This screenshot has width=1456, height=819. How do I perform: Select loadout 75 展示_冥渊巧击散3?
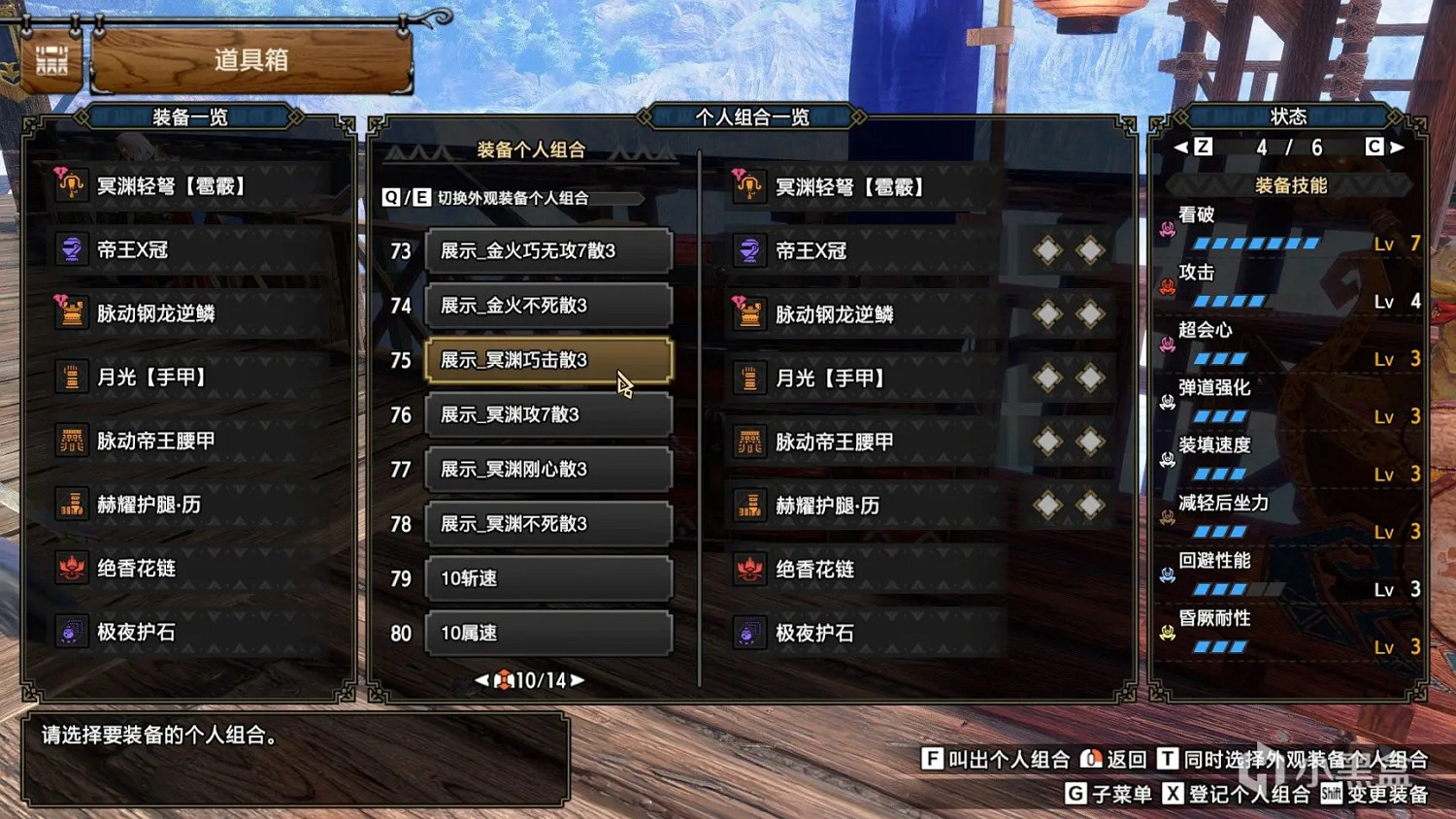(548, 359)
